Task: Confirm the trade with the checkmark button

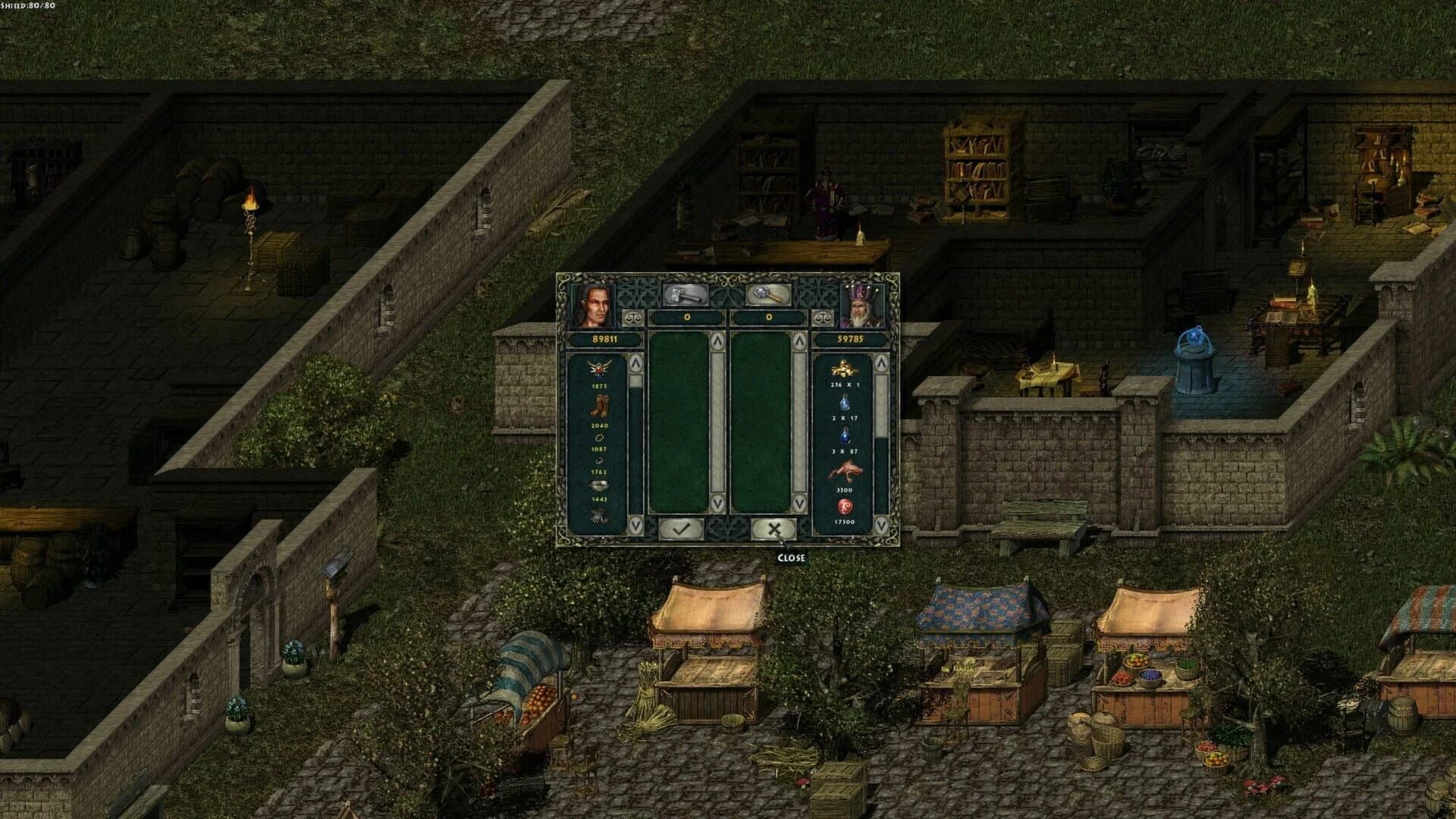Action: (x=682, y=529)
